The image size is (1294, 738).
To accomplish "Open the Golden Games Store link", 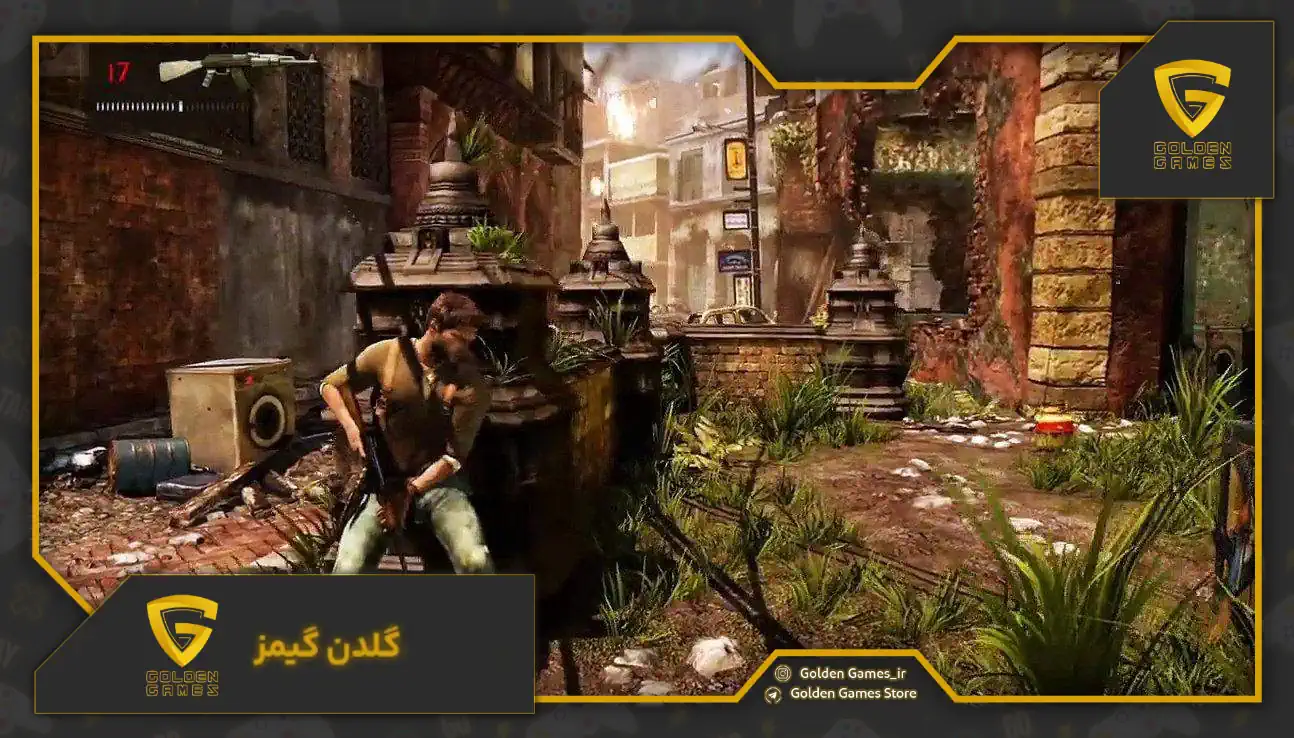I will 857,696.
